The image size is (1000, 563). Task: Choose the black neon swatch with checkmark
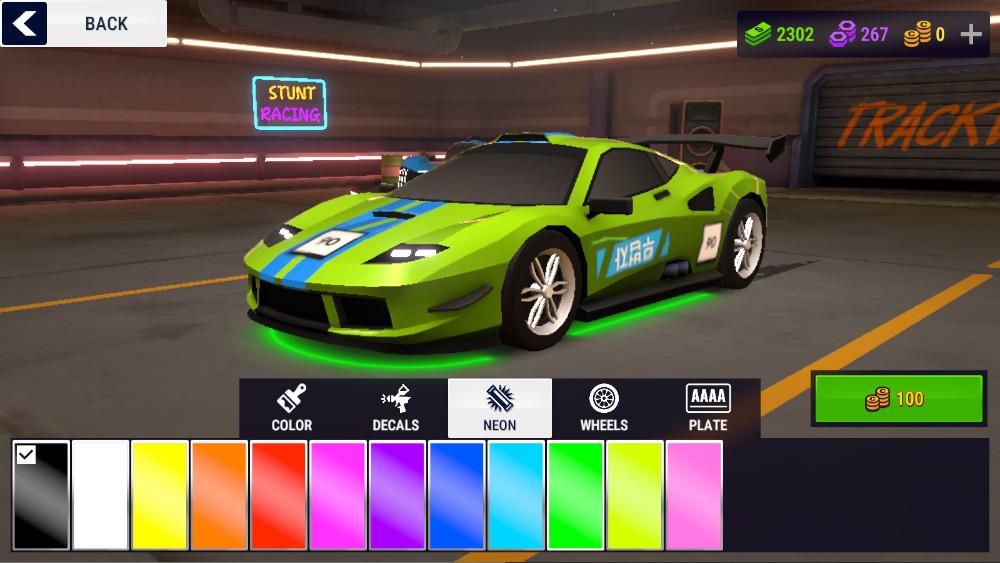click(42, 495)
